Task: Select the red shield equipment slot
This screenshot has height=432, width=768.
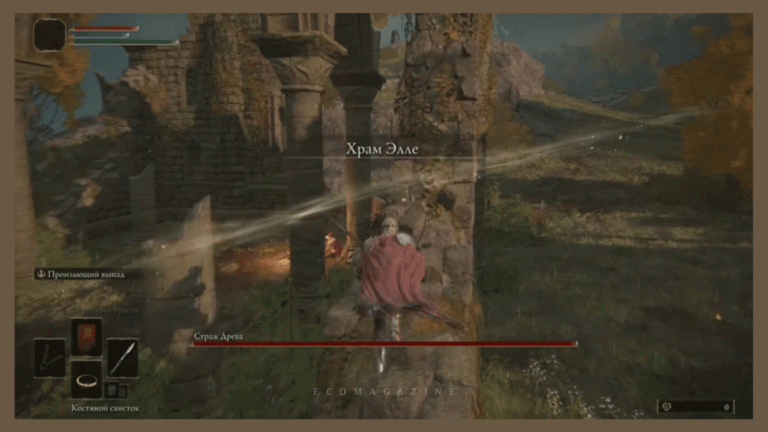Action: pos(86,337)
